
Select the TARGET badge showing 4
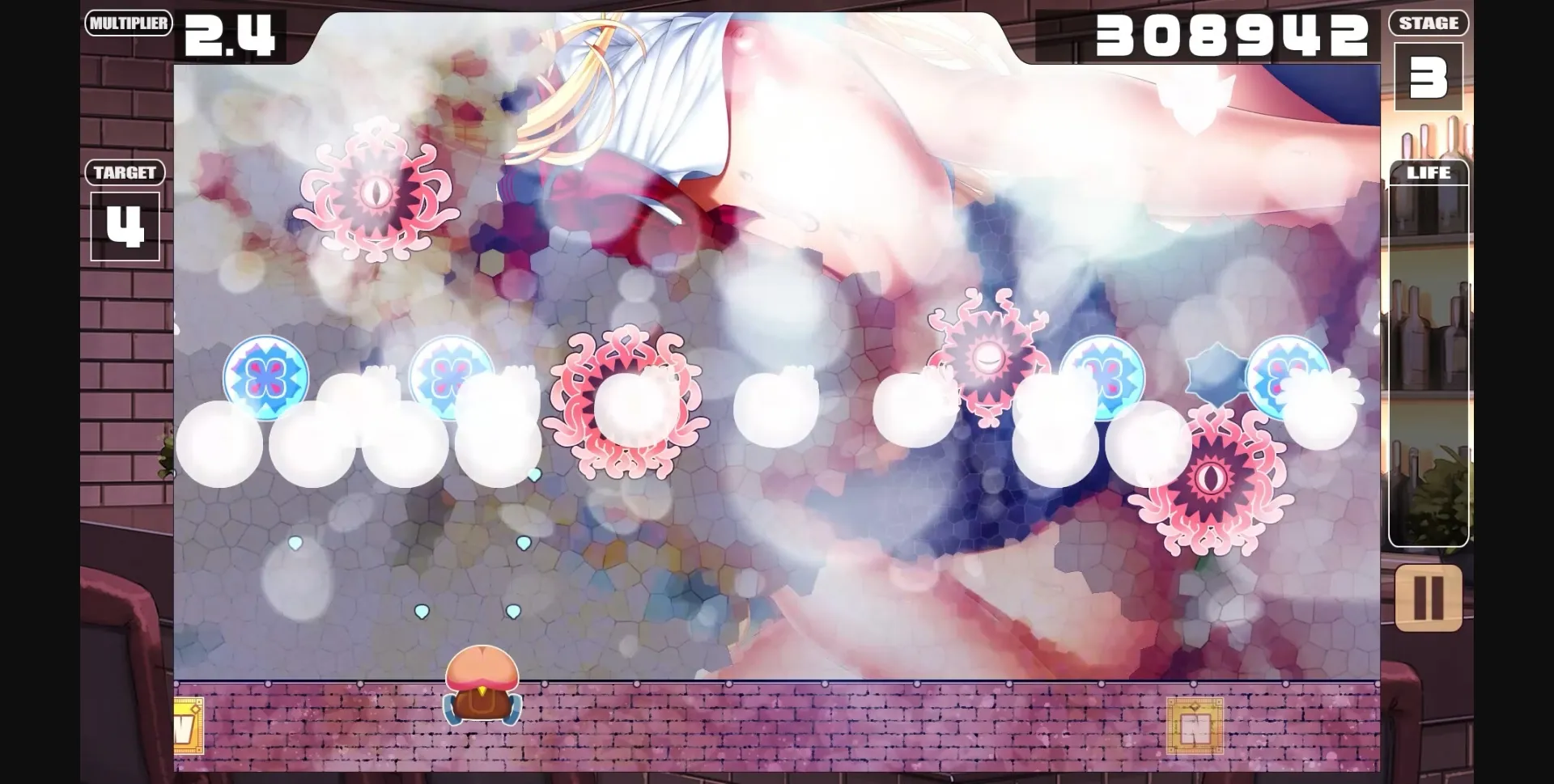tap(125, 225)
